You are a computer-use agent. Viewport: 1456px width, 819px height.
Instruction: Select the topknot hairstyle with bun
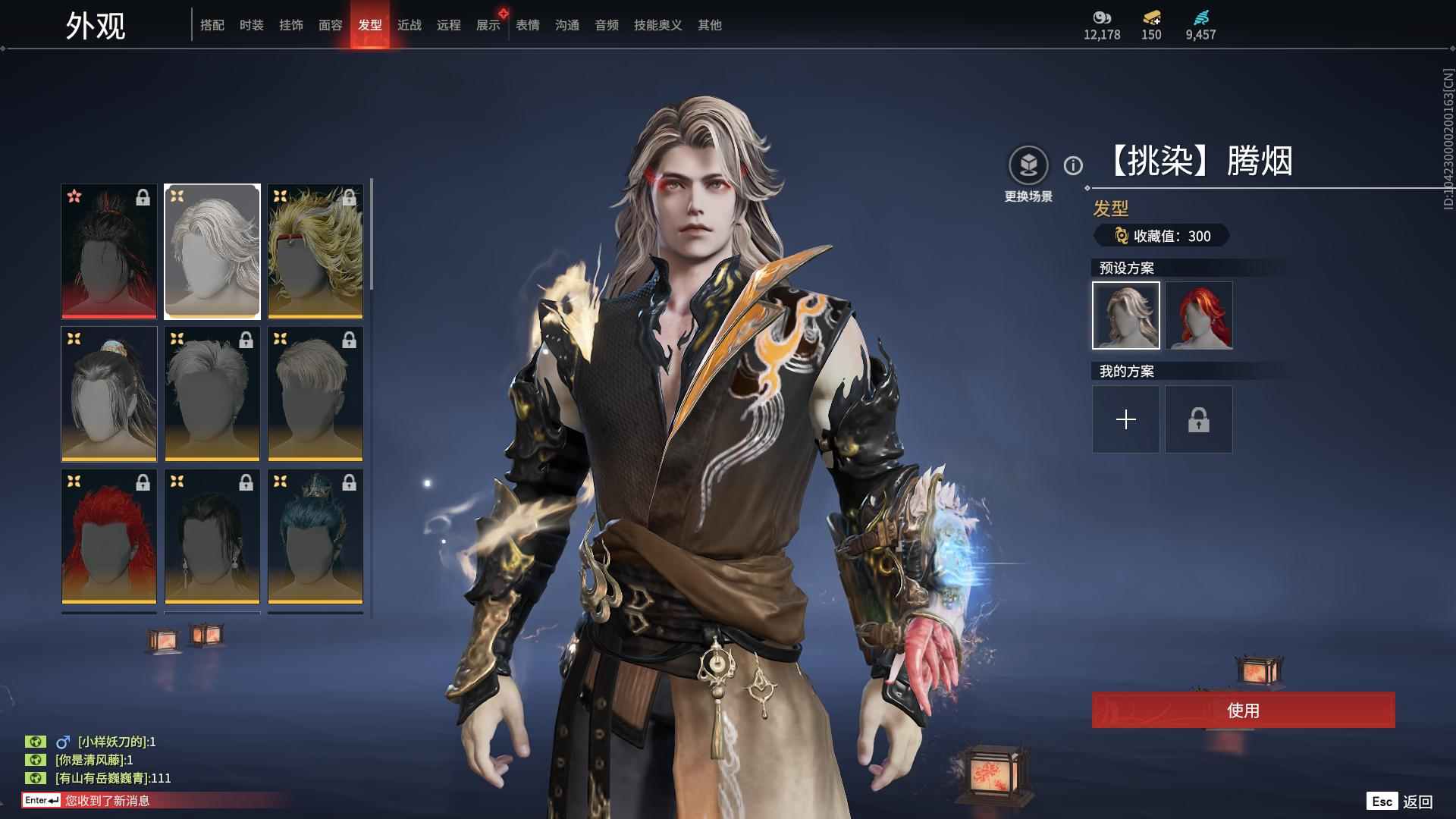109,394
